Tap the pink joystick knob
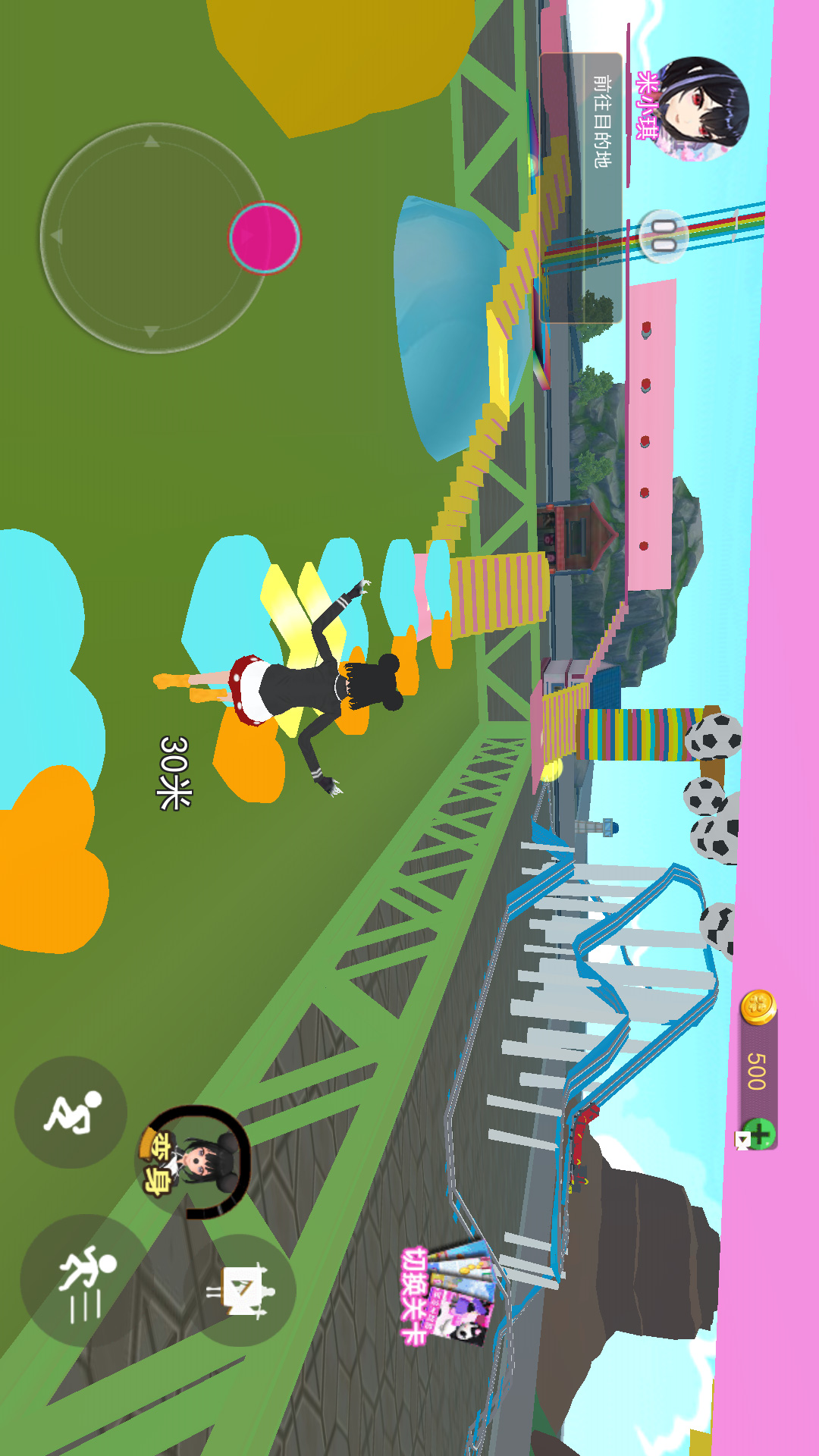This screenshot has height=1456, width=819. (265, 237)
